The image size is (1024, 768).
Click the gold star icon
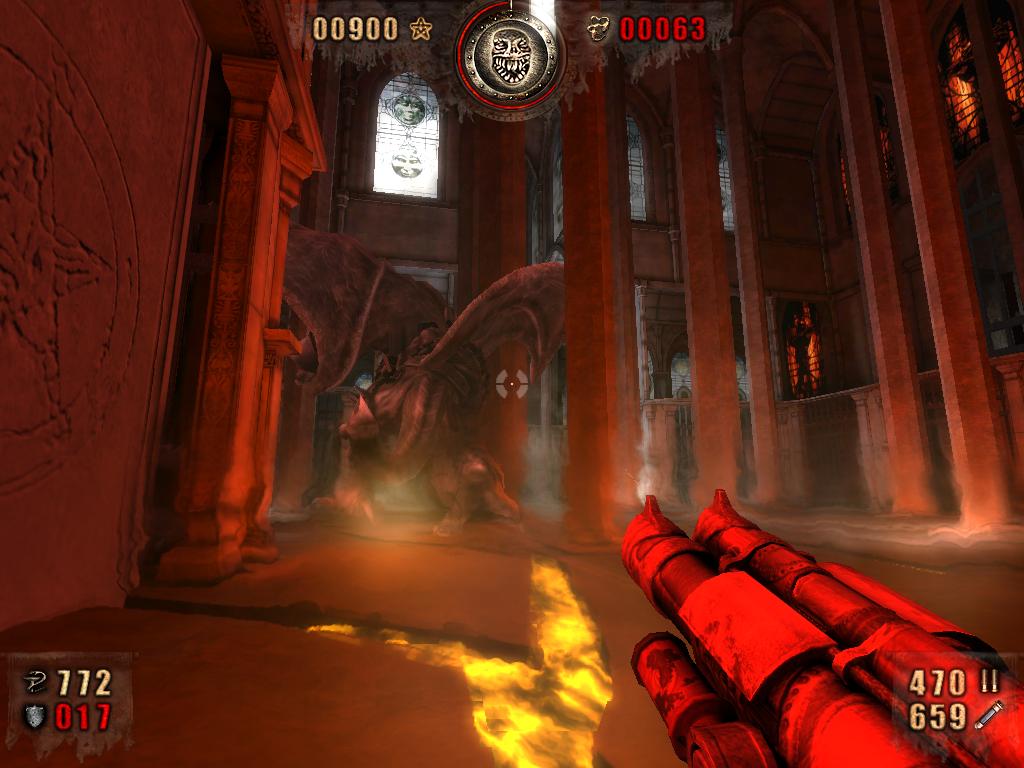421,30
